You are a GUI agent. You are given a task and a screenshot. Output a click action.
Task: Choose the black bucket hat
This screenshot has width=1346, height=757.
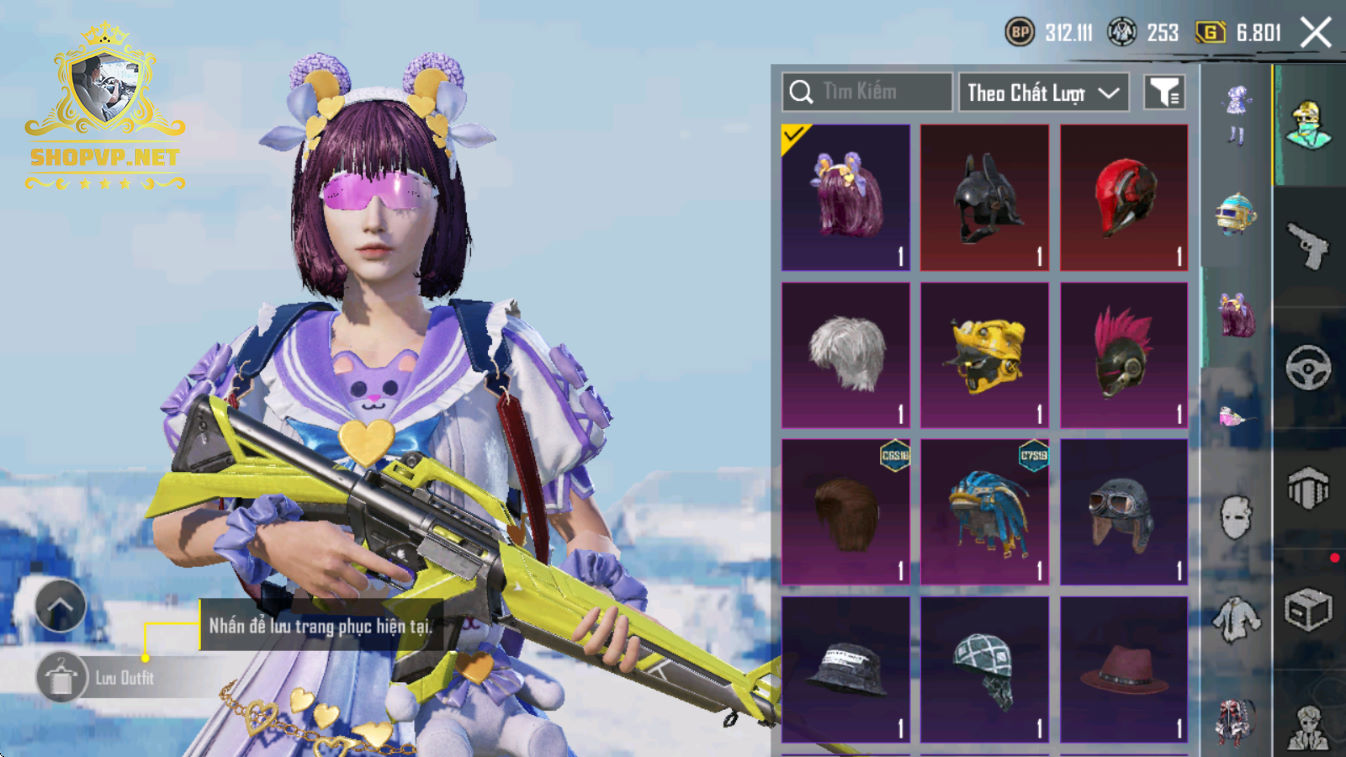(846, 670)
